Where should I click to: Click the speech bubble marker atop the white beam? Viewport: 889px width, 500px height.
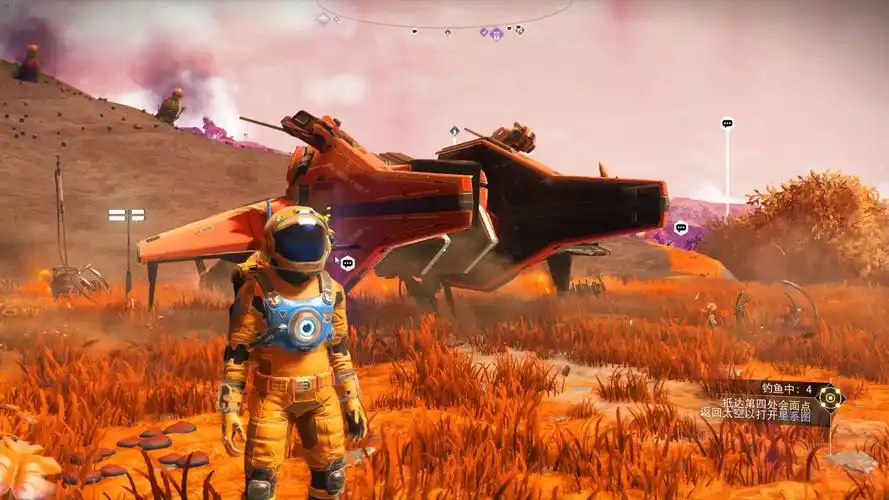coord(727,124)
